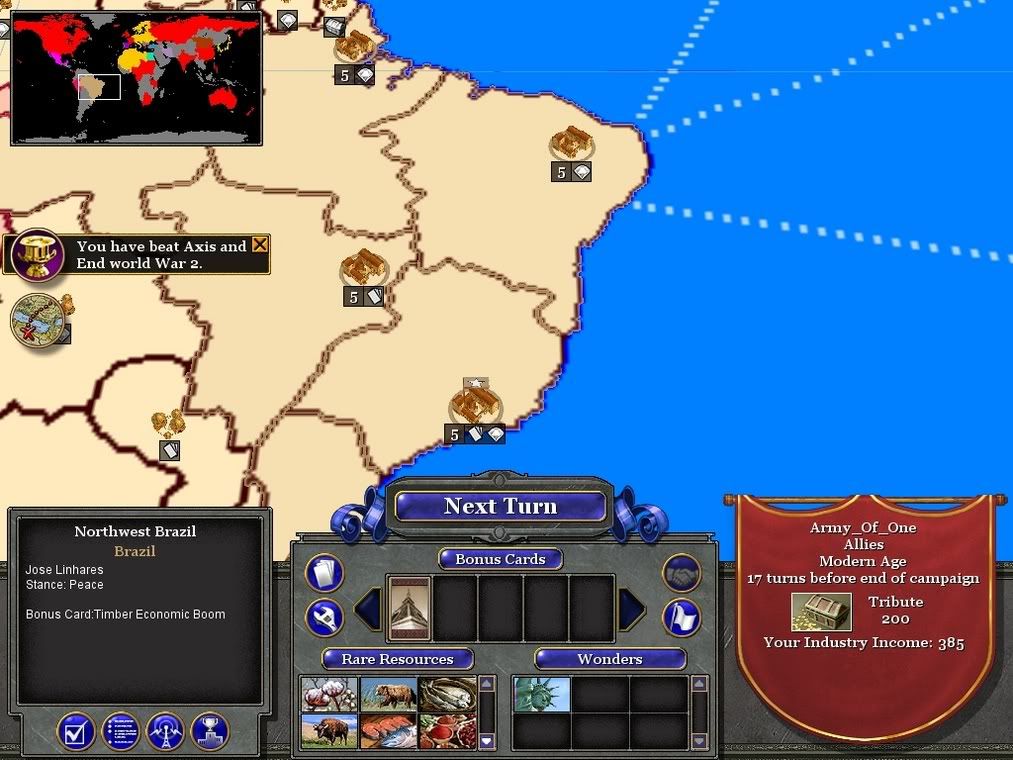Open diplomacy with the handshake icon

tap(682, 573)
